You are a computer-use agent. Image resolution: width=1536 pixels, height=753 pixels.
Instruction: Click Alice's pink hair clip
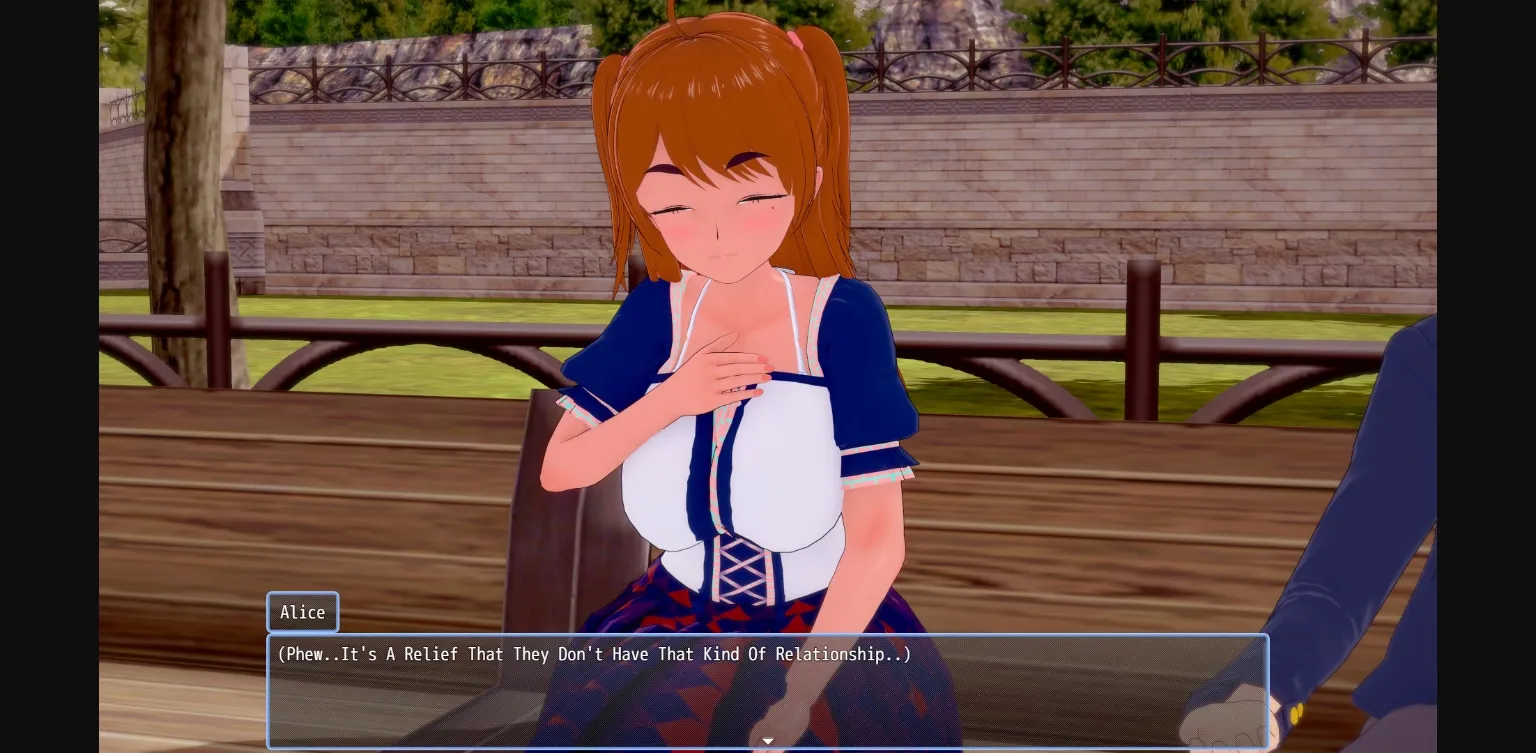(797, 40)
